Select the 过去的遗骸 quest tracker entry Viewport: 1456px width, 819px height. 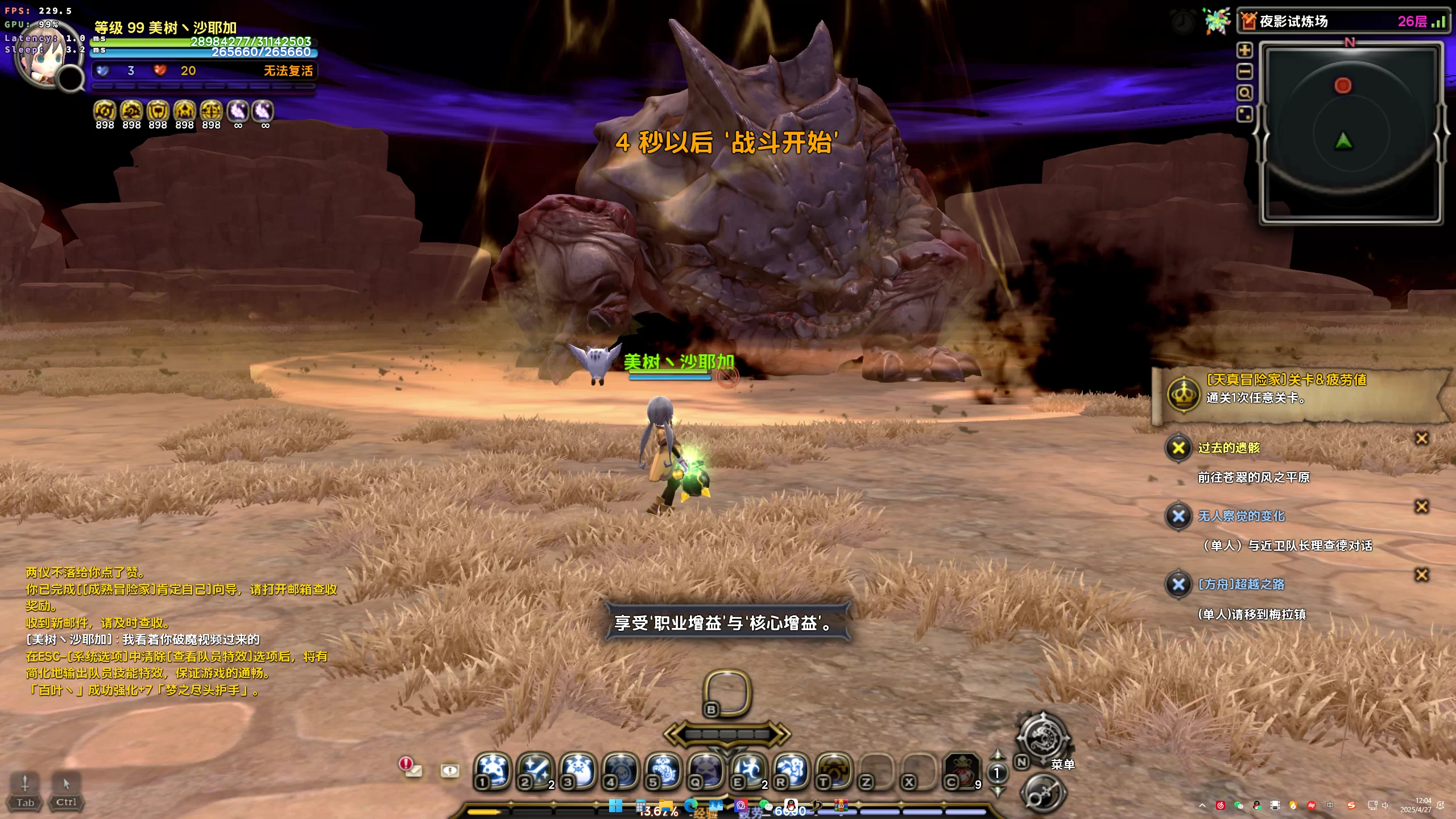(1228, 448)
